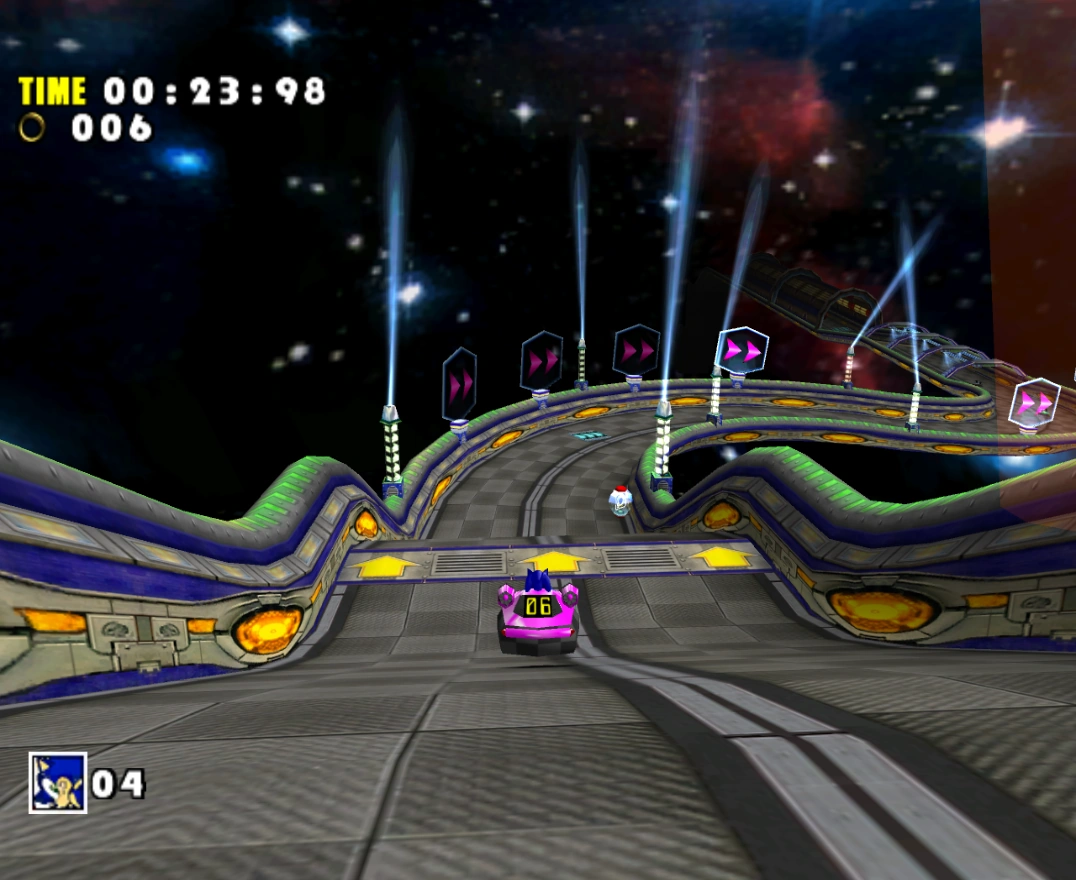This screenshot has width=1076, height=880.
Task: Click the gold ring counter icon
Action: coord(33,127)
